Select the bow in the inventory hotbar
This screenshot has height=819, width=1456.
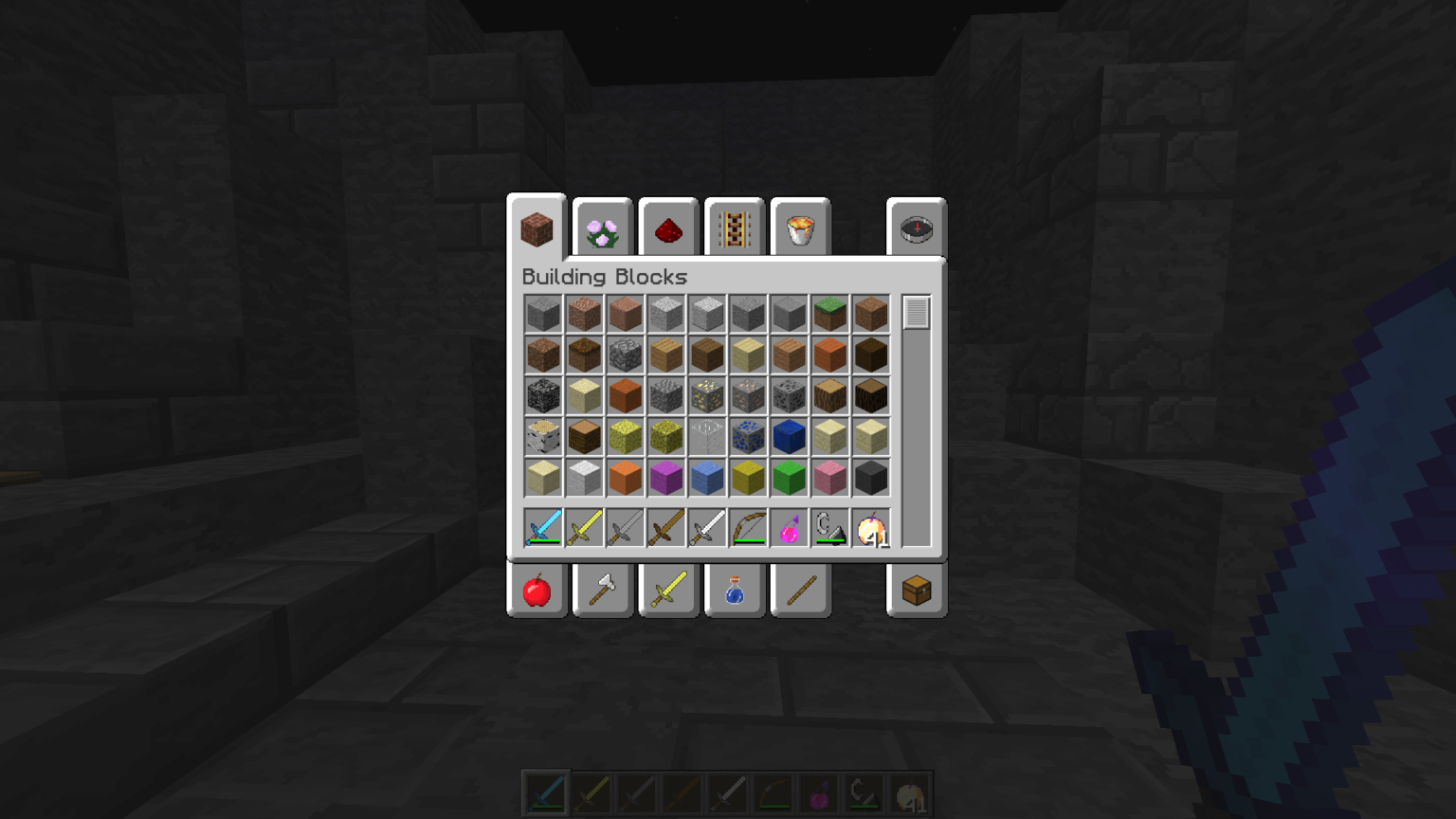(747, 527)
